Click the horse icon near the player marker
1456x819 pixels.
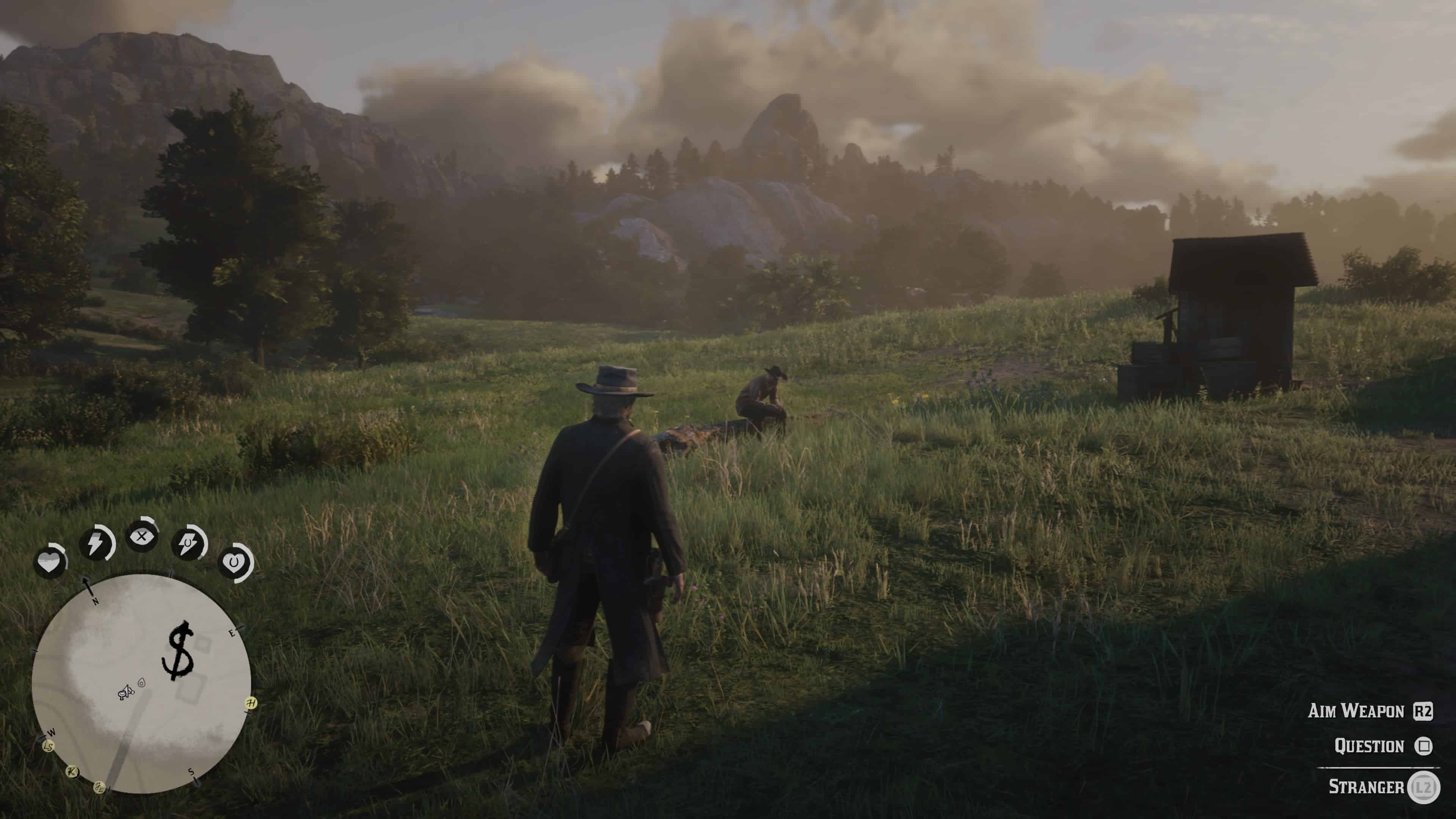point(121,695)
